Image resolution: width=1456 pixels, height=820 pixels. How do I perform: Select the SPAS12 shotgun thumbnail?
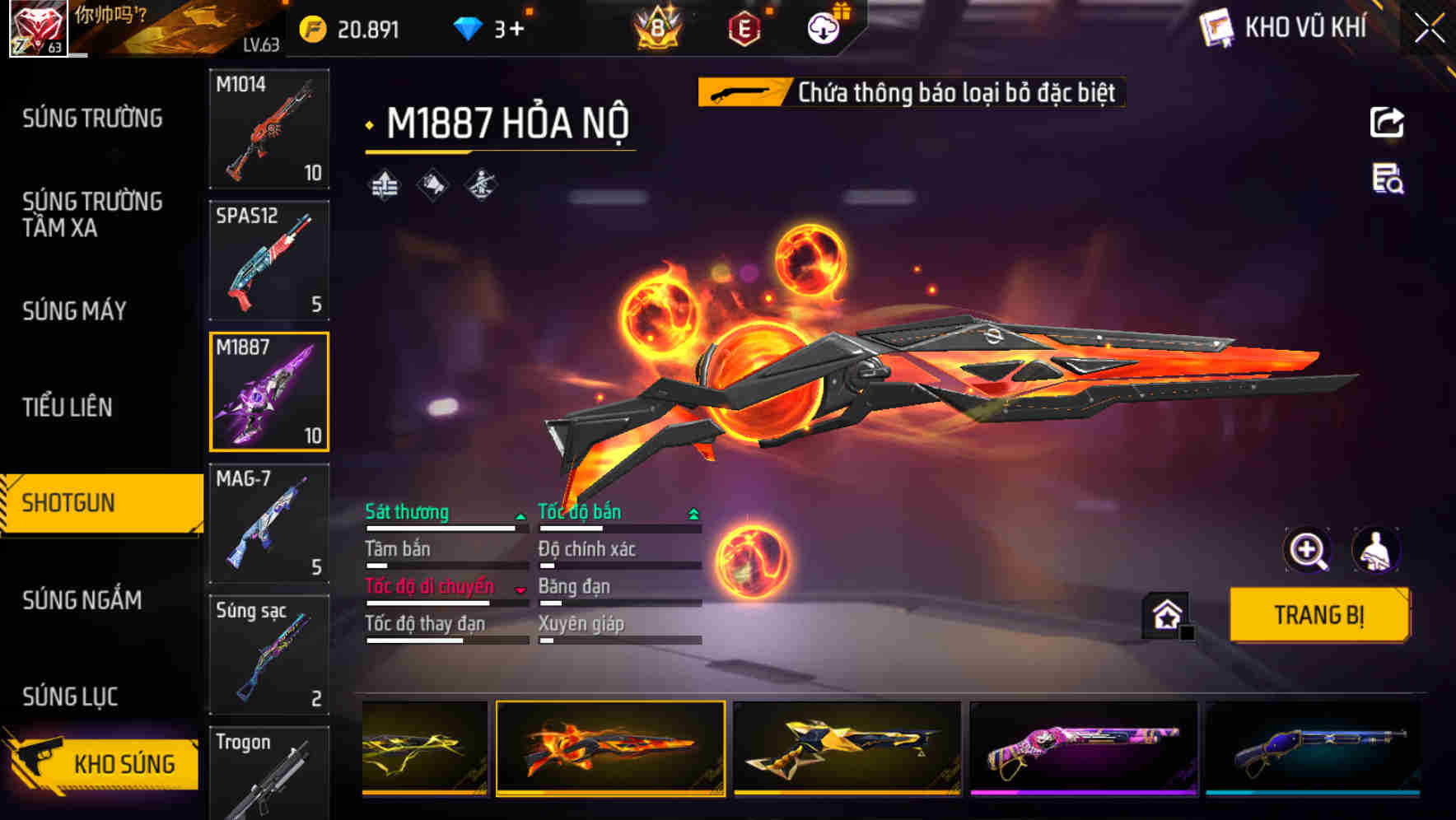tap(269, 259)
